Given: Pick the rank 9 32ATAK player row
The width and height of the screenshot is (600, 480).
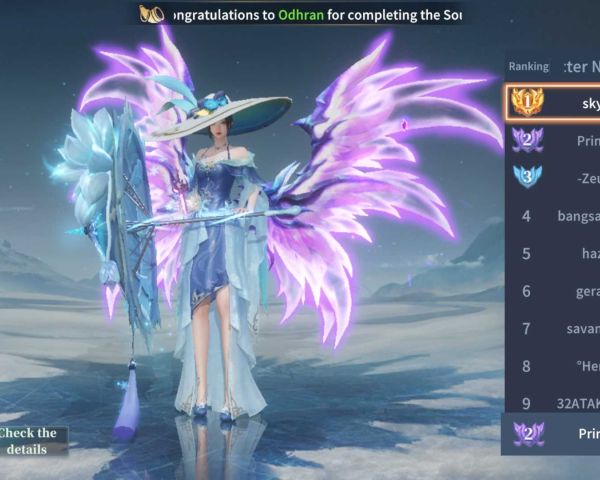Looking at the screenshot, I should pyautogui.click(x=553, y=403).
